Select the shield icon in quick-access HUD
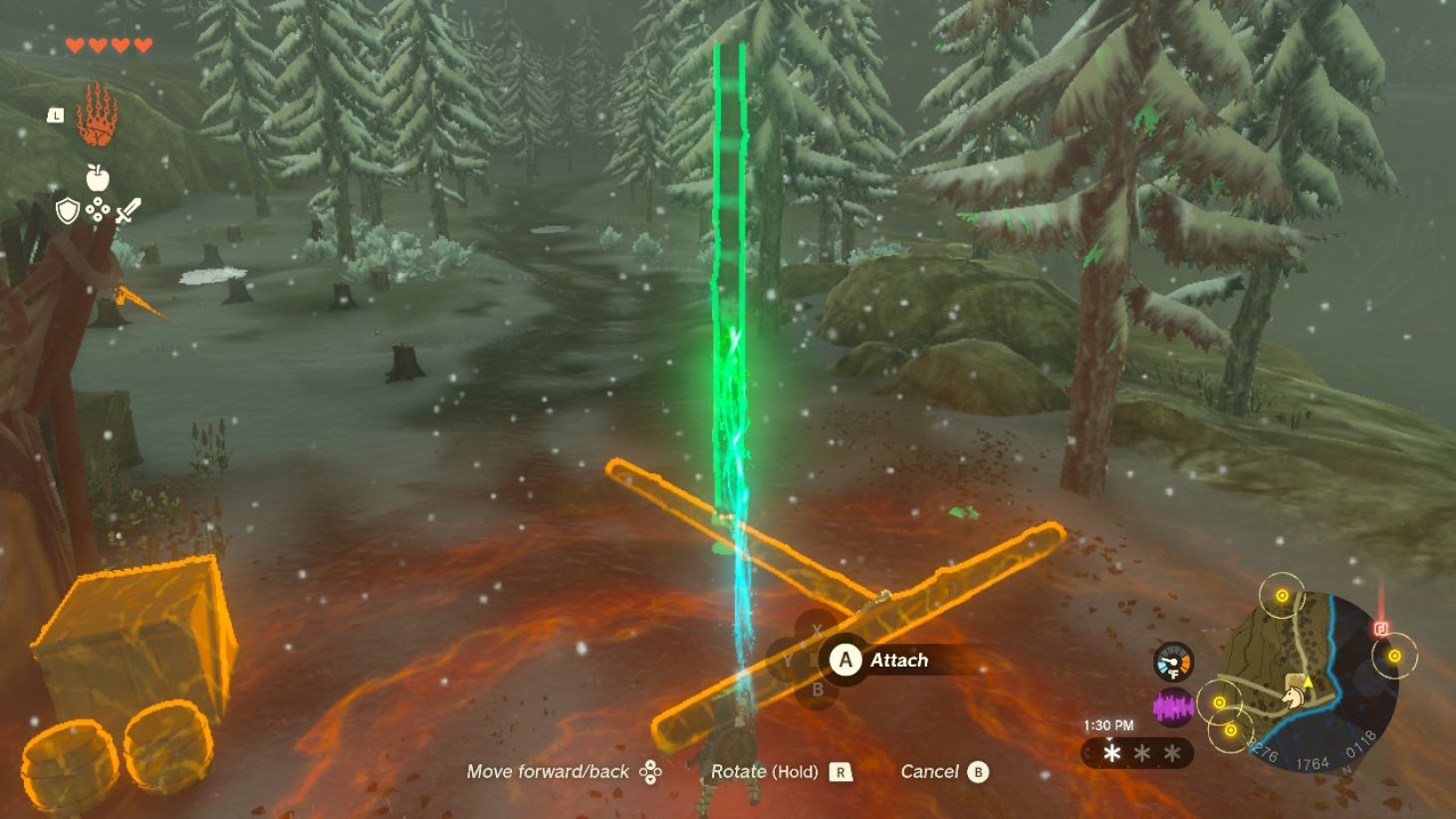The height and width of the screenshot is (819, 1456). tap(68, 210)
